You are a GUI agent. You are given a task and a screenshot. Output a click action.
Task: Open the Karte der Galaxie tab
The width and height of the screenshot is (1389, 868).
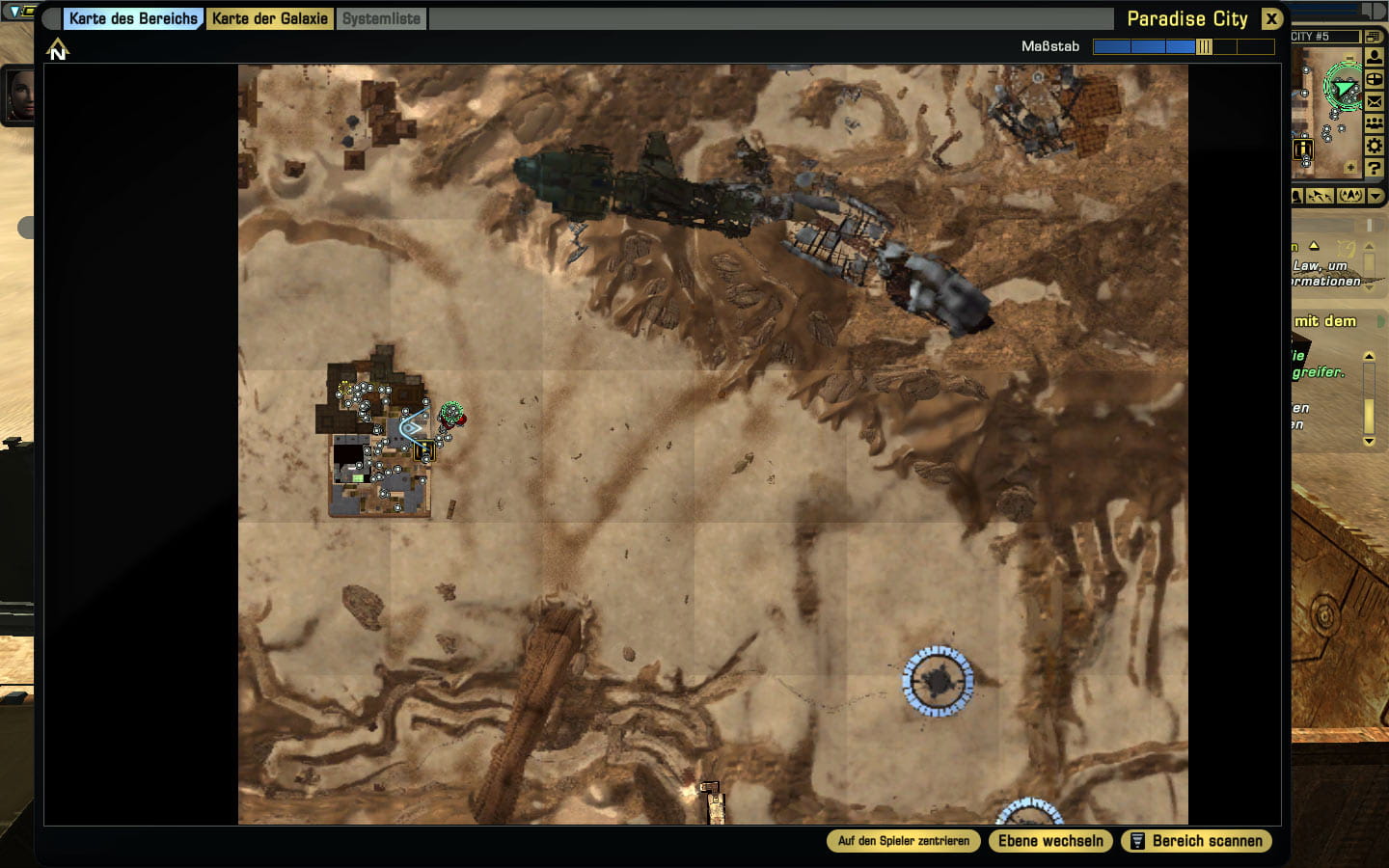pos(270,18)
